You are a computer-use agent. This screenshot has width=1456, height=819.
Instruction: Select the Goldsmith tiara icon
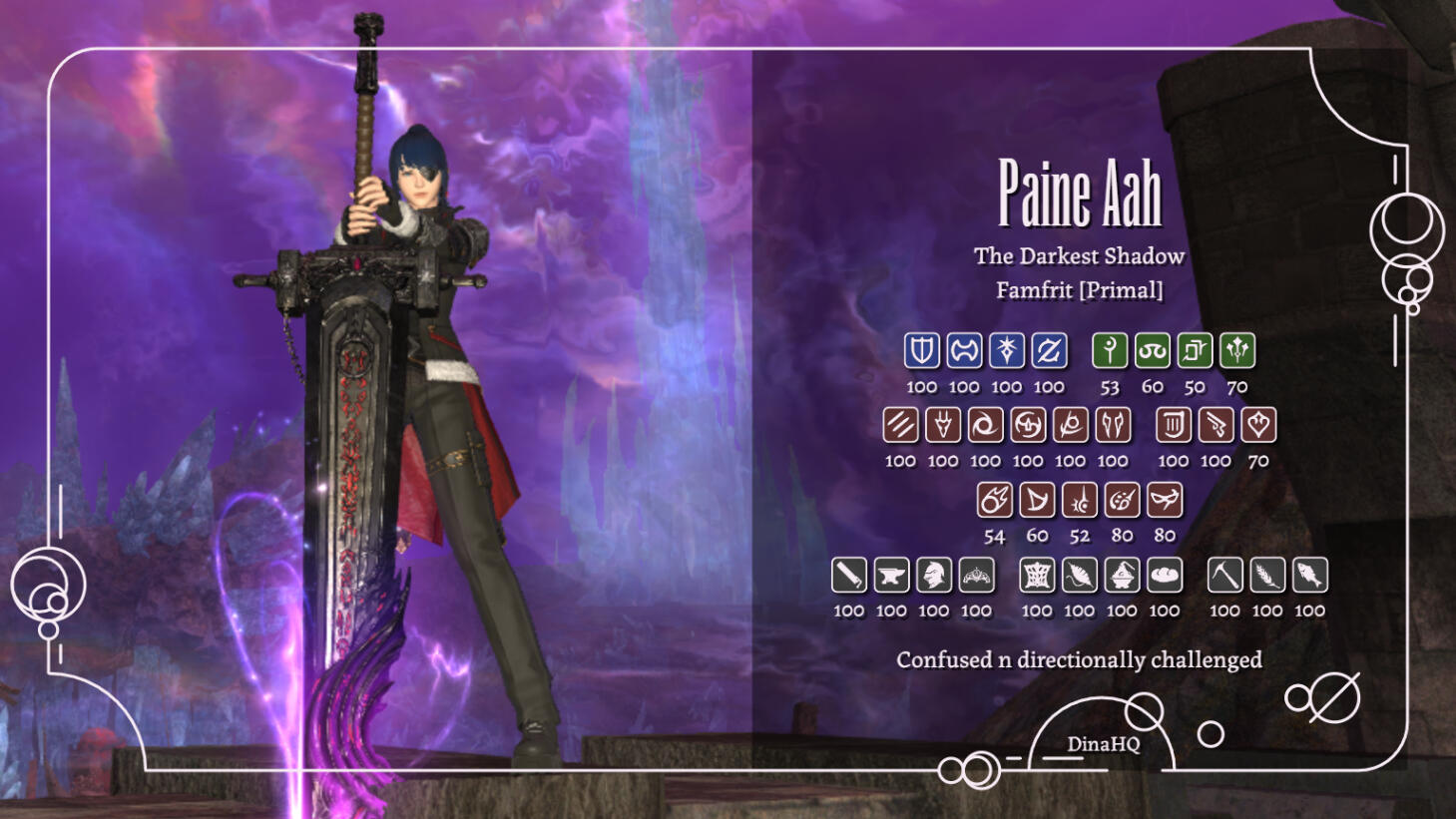click(976, 575)
